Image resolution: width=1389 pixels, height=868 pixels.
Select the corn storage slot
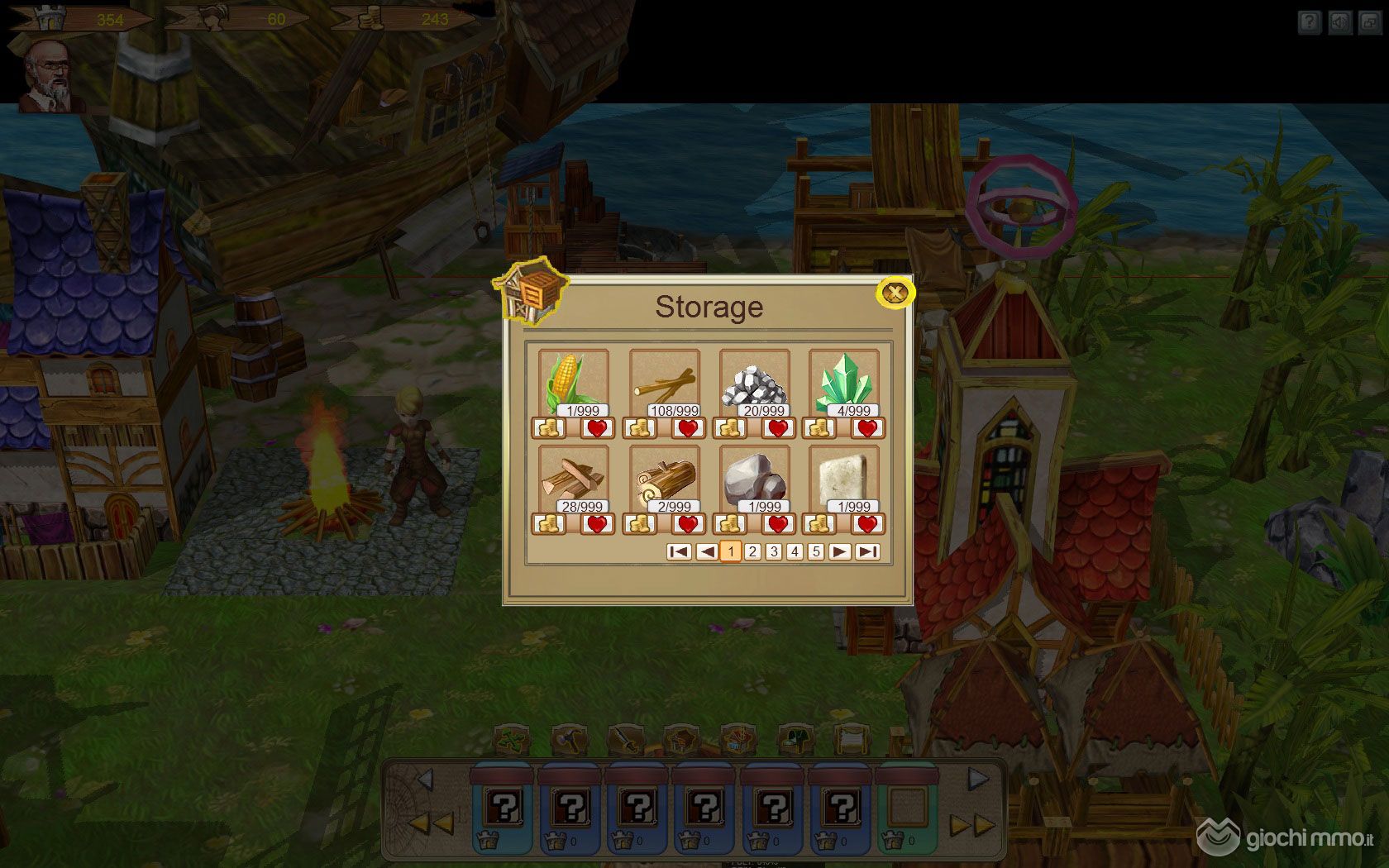click(x=573, y=384)
